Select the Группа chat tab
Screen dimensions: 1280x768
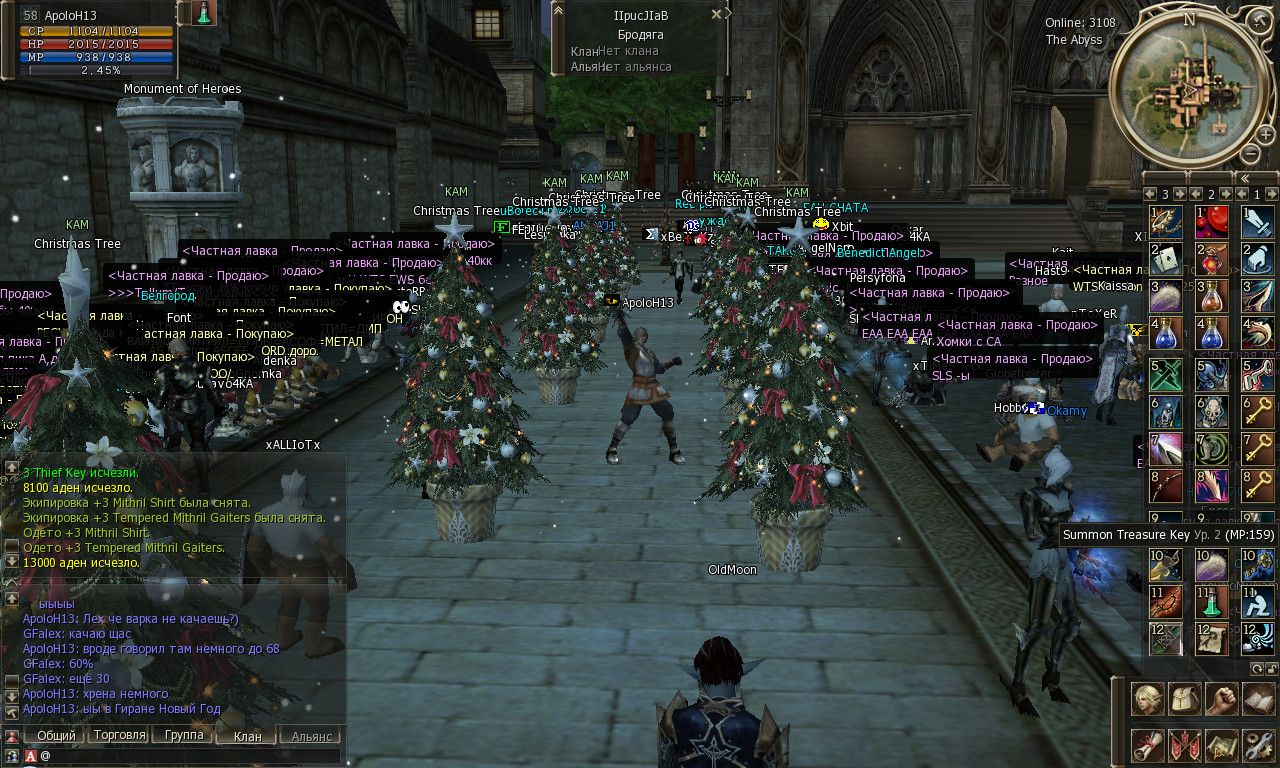[x=184, y=736]
